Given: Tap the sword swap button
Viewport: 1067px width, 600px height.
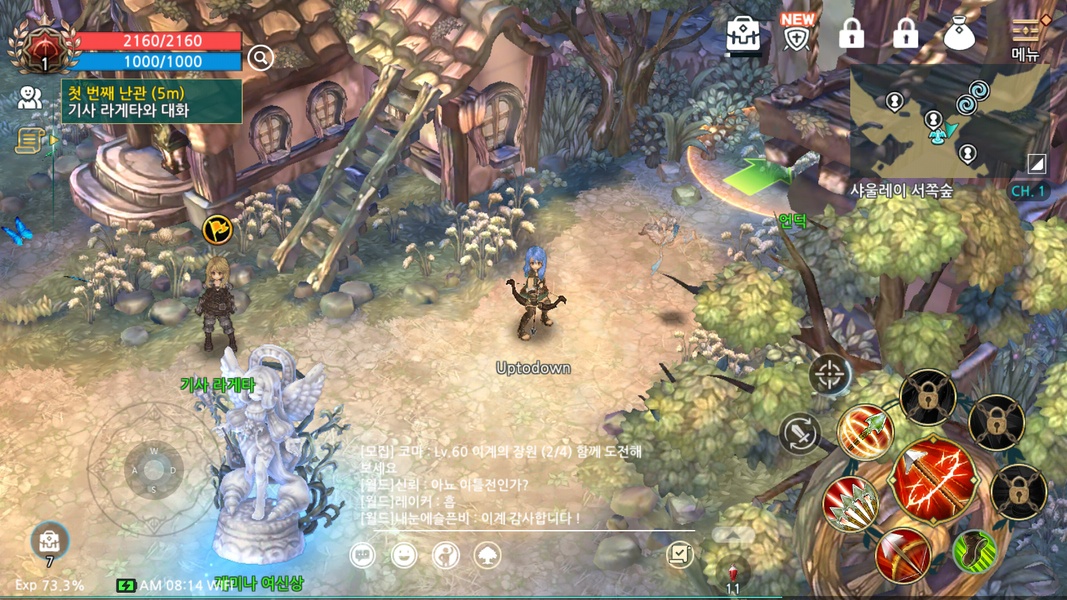Looking at the screenshot, I should coord(799,434).
